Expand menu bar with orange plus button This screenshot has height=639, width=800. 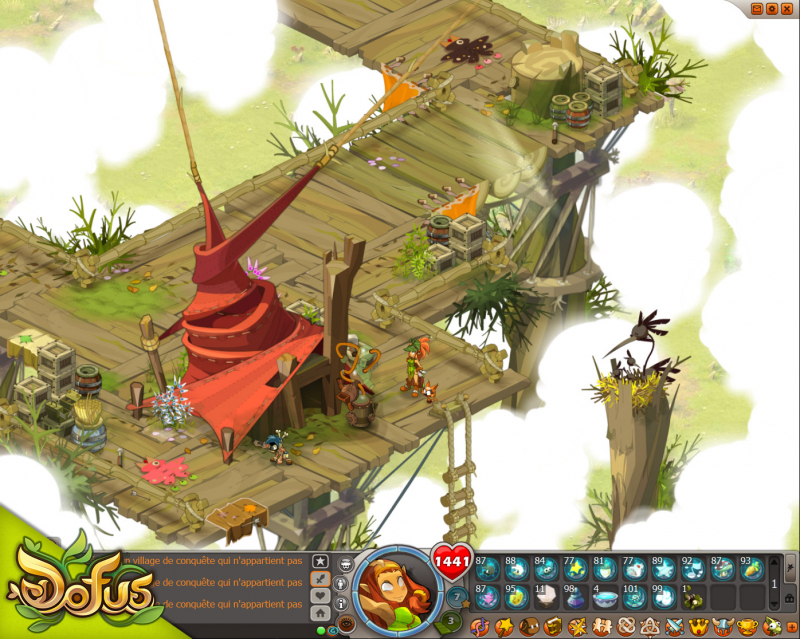pos(792,627)
